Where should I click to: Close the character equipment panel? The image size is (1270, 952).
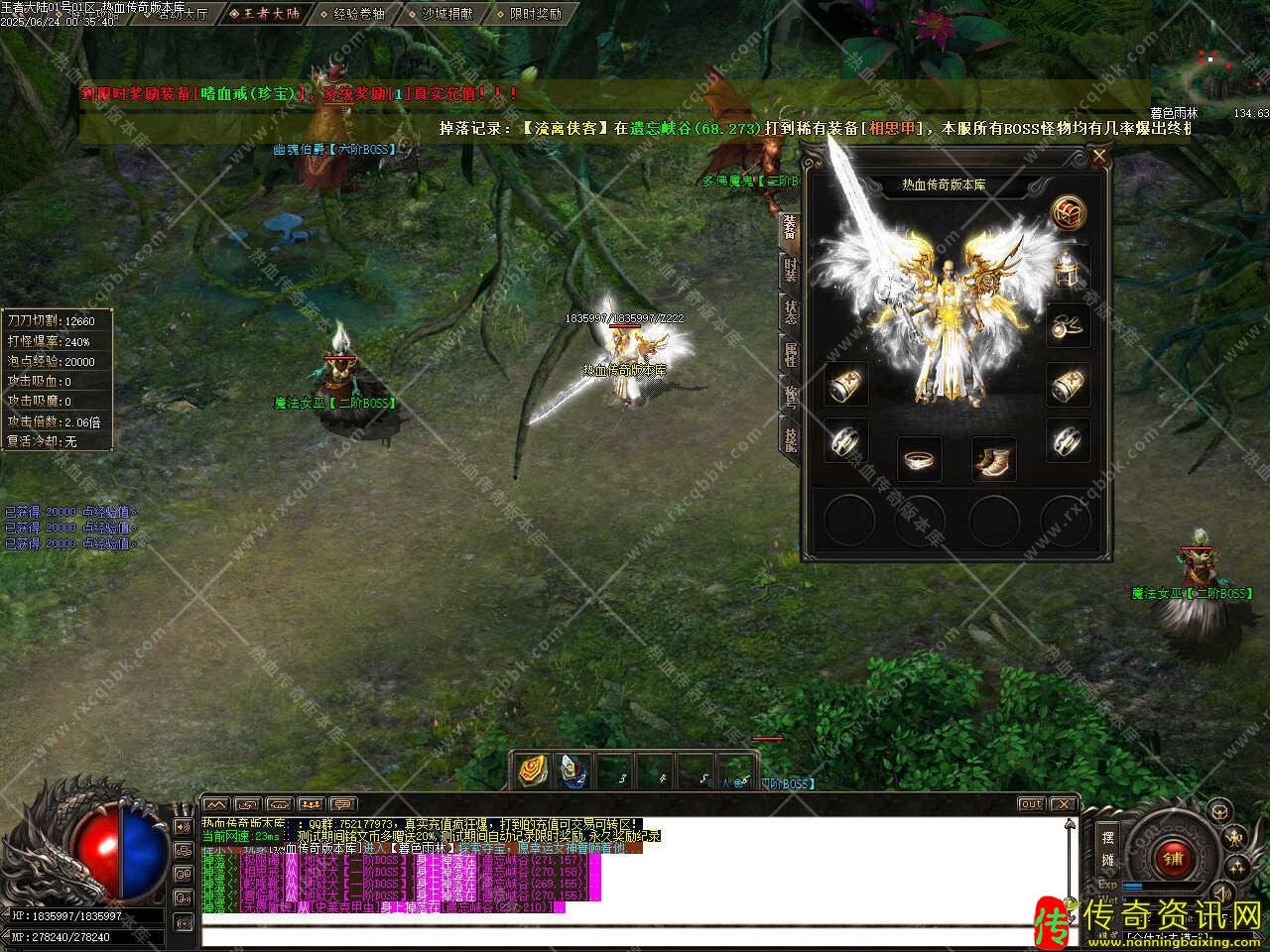pos(1098,156)
